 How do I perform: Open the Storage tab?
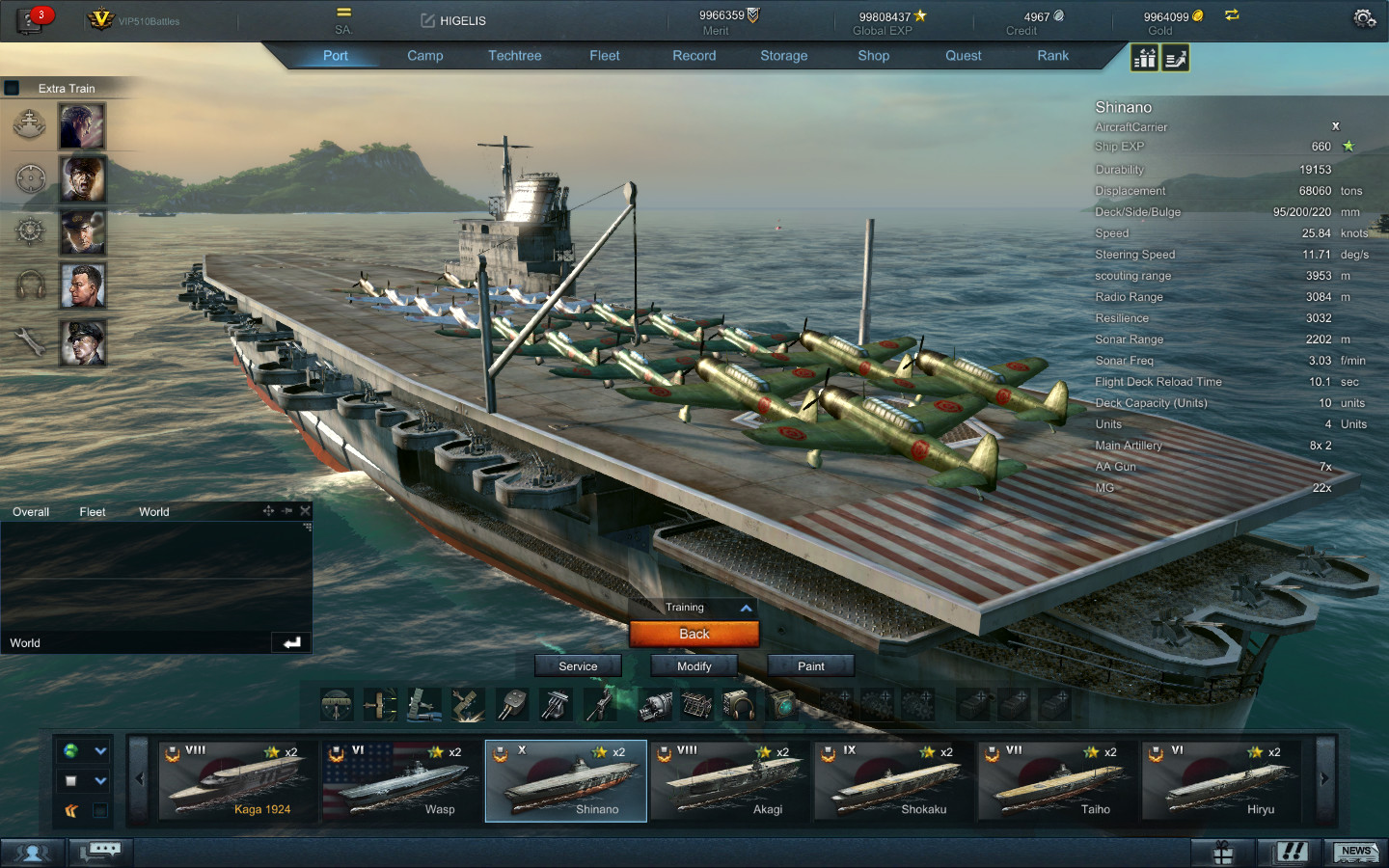[x=783, y=56]
